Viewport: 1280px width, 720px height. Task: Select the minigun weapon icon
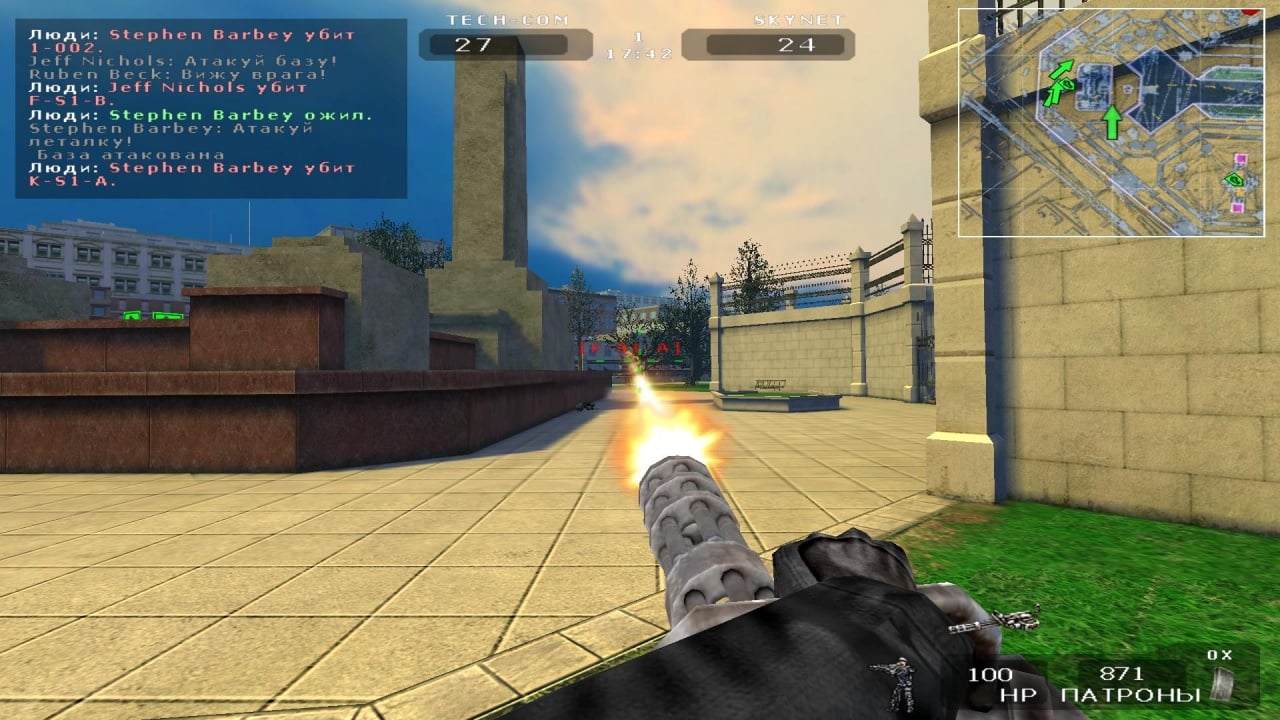pyautogui.click(x=994, y=621)
